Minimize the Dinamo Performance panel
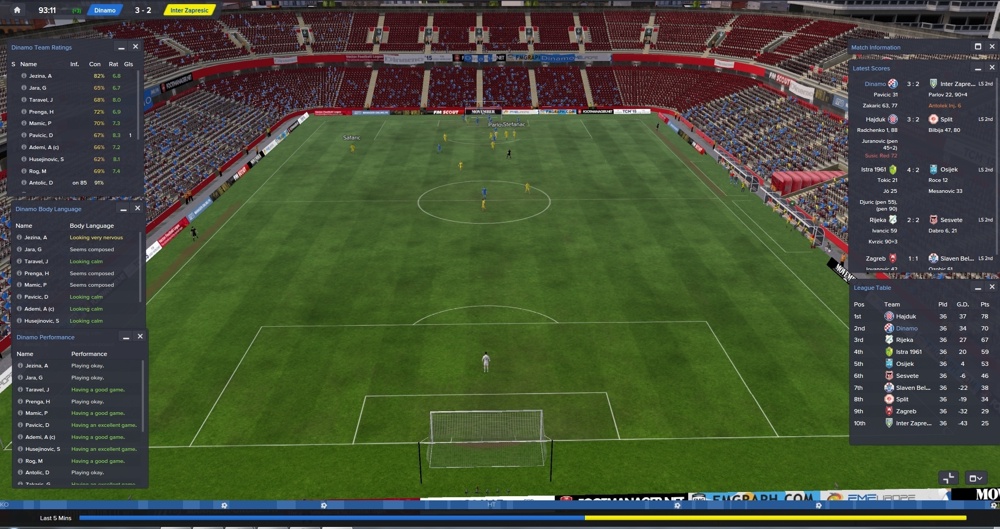 pyautogui.click(x=126, y=337)
